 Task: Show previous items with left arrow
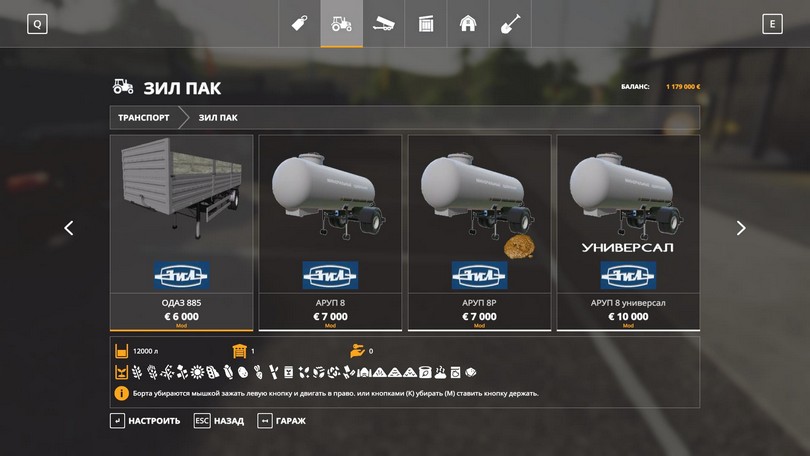pos(69,228)
